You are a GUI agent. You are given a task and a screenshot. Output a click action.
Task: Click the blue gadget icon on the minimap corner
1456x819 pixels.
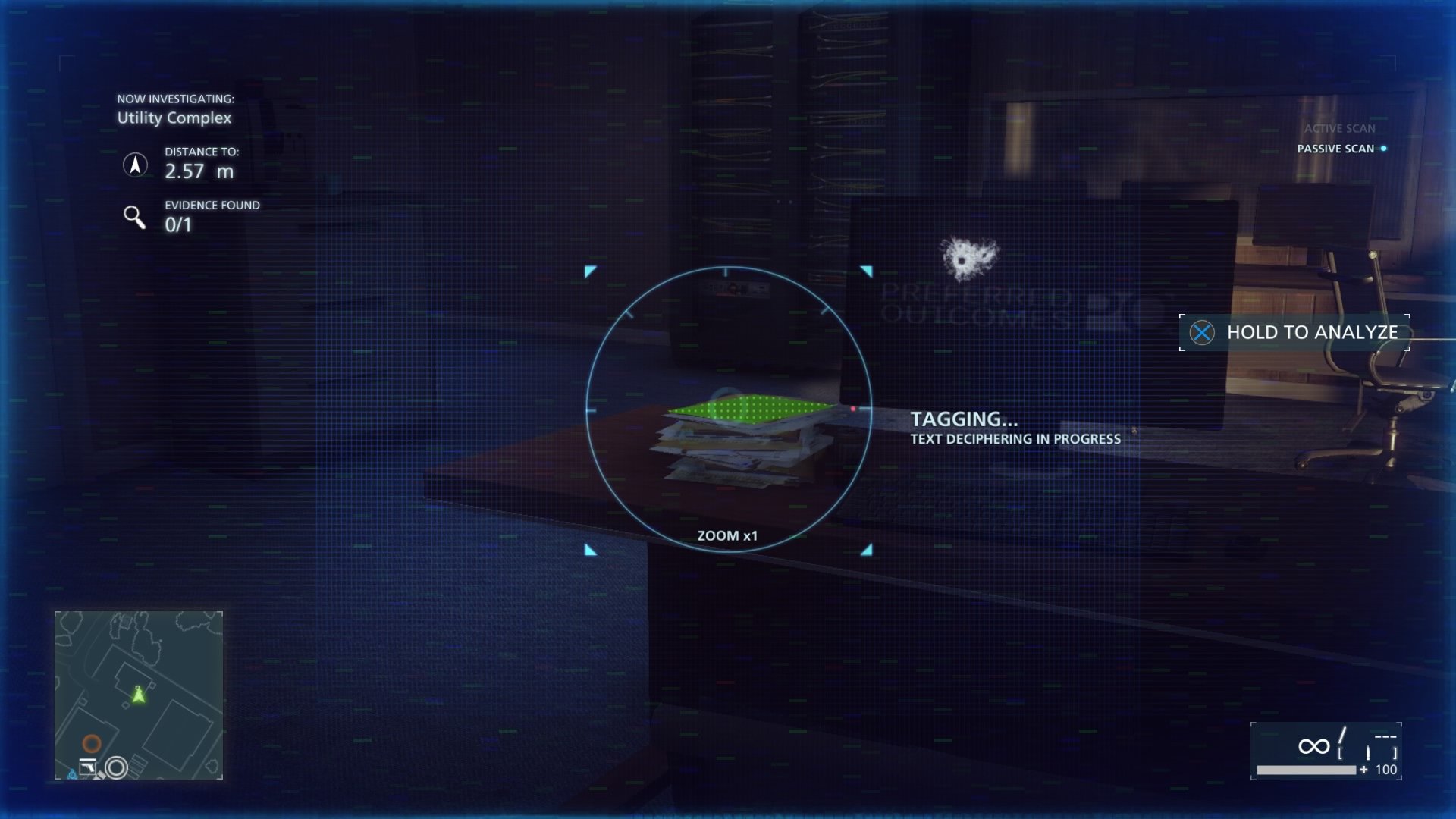tap(72, 774)
